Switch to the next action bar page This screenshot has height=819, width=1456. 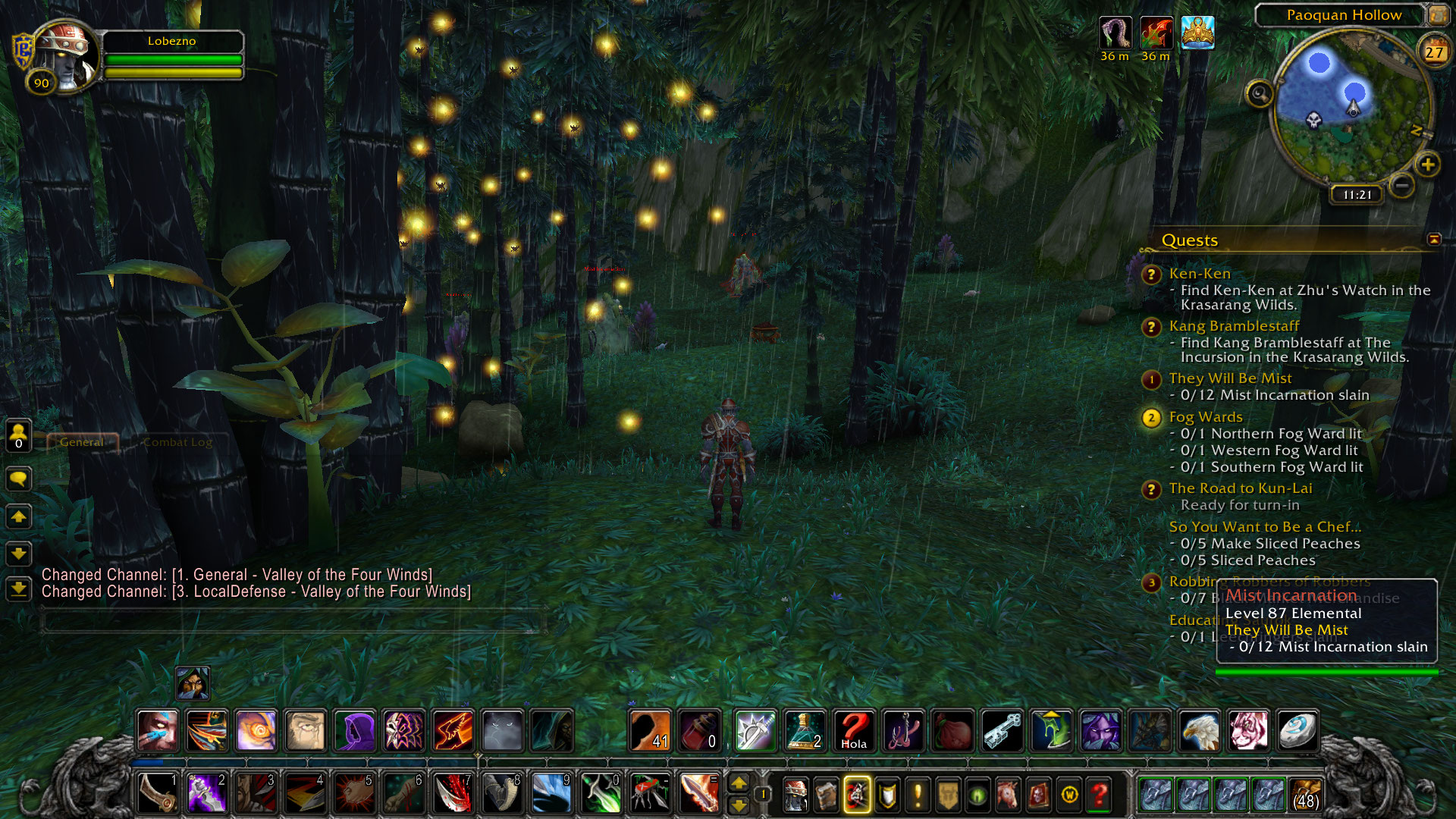point(739,784)
